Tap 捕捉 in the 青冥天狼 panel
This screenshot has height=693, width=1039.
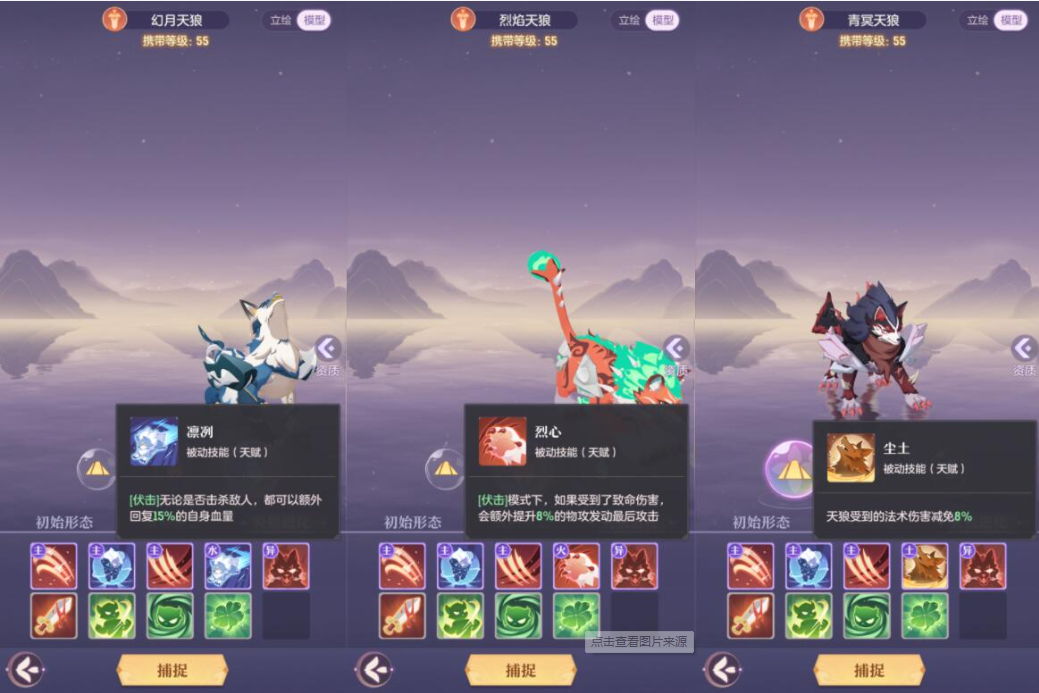pyautogui.click(x=868, y=670)
